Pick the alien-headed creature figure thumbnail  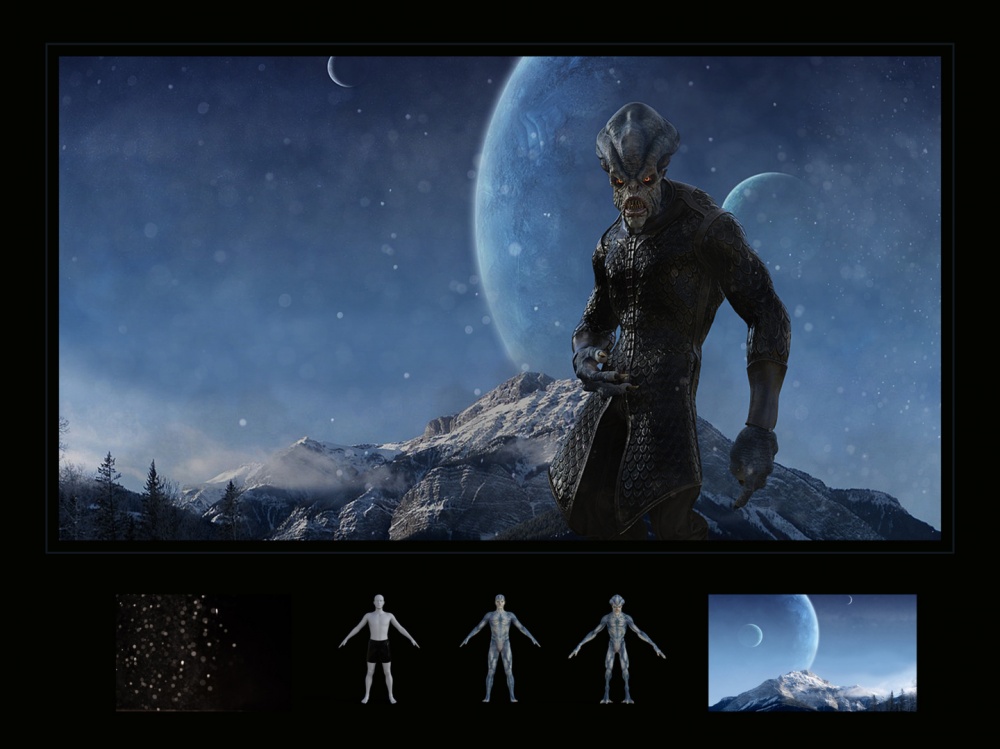(x=616, y=648)
